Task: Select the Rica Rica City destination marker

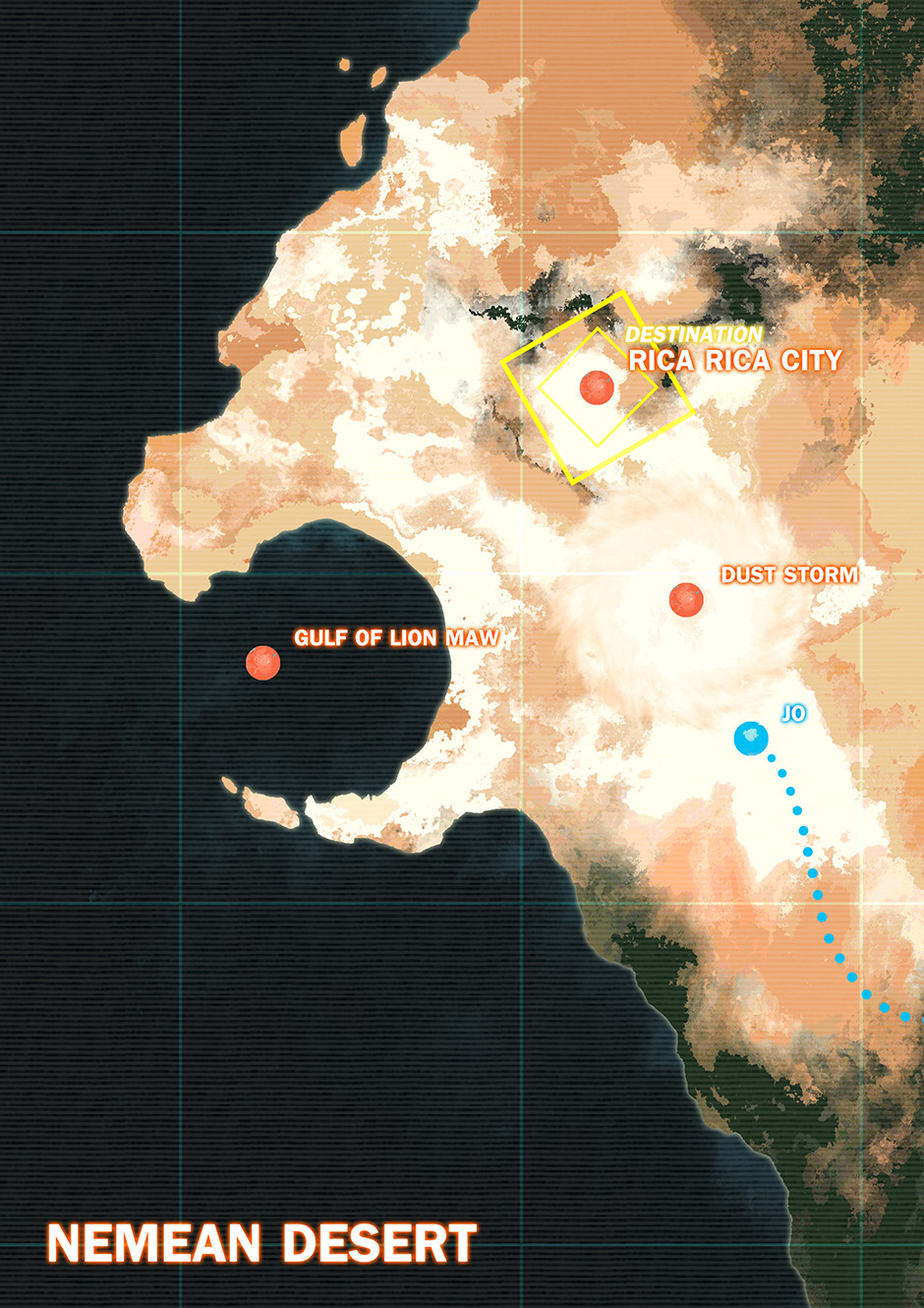Action: pyautogui.click(x=597, y=387)
